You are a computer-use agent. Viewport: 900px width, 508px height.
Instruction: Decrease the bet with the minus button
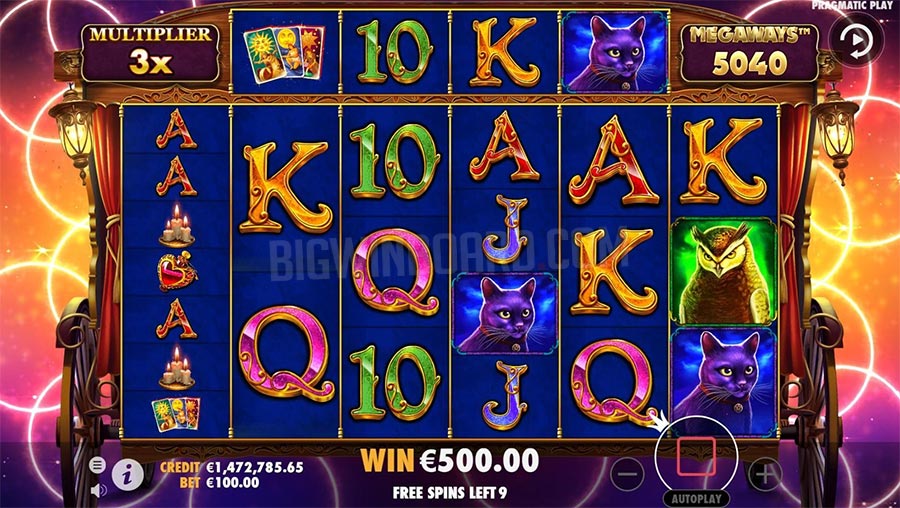click(x=627, y=474)
